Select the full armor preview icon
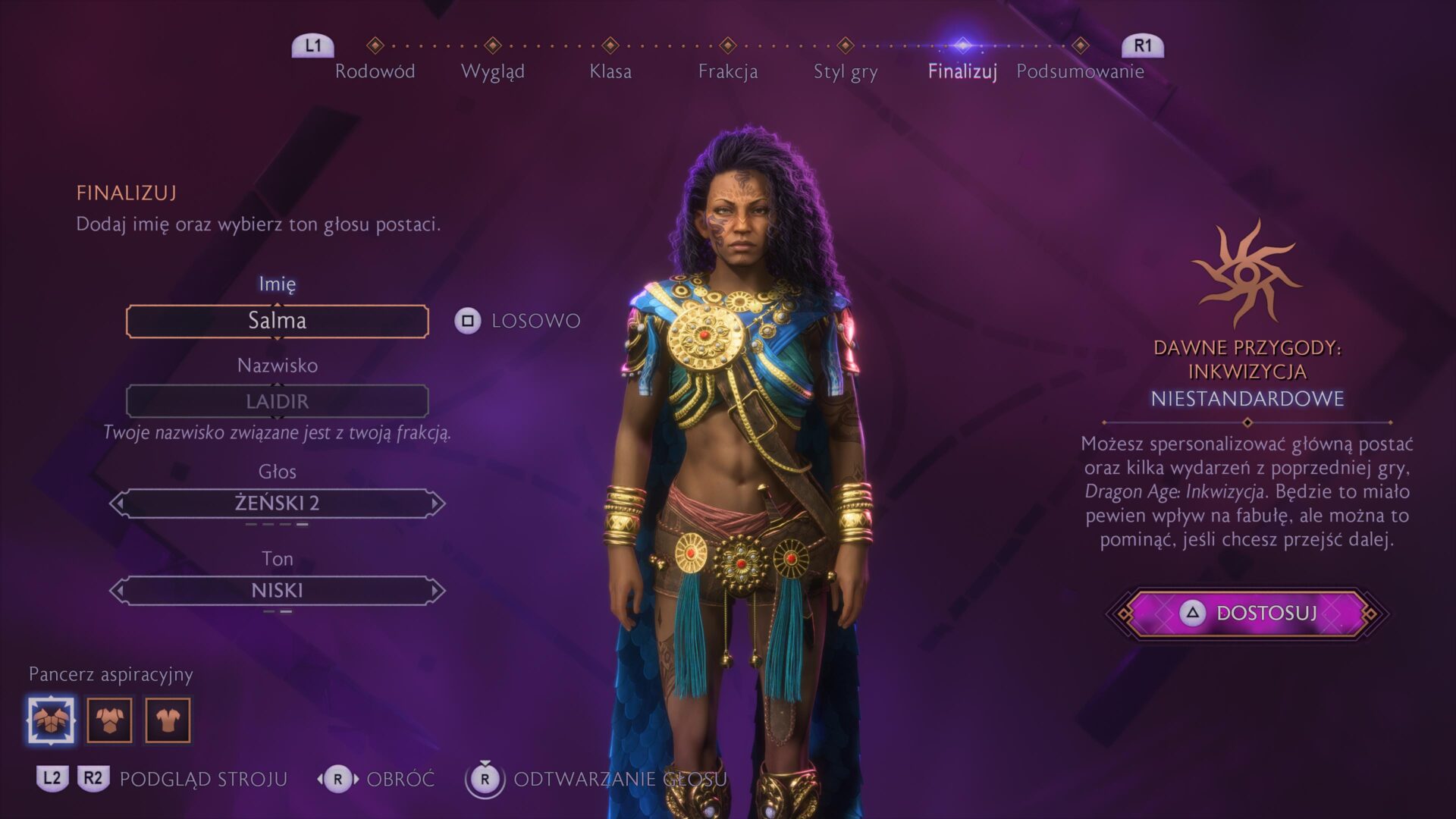 pos(52,720)
